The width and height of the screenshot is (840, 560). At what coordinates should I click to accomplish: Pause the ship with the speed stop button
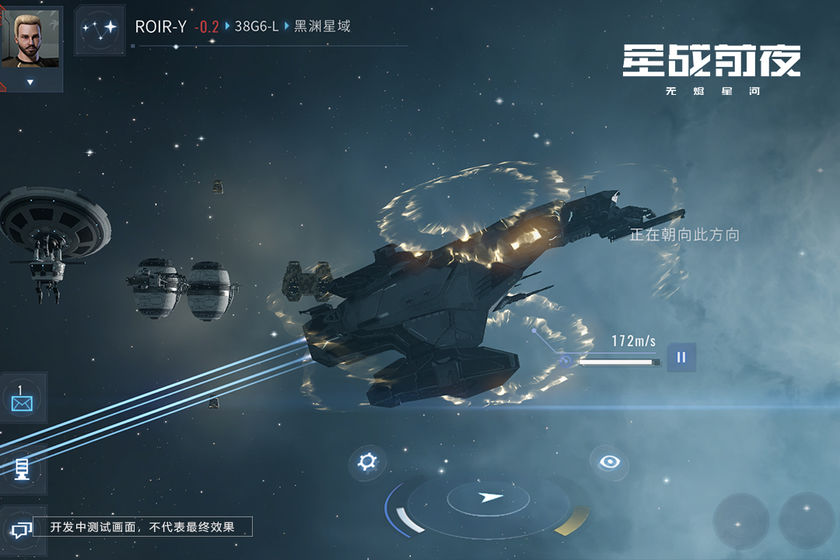tap(681, 357)
